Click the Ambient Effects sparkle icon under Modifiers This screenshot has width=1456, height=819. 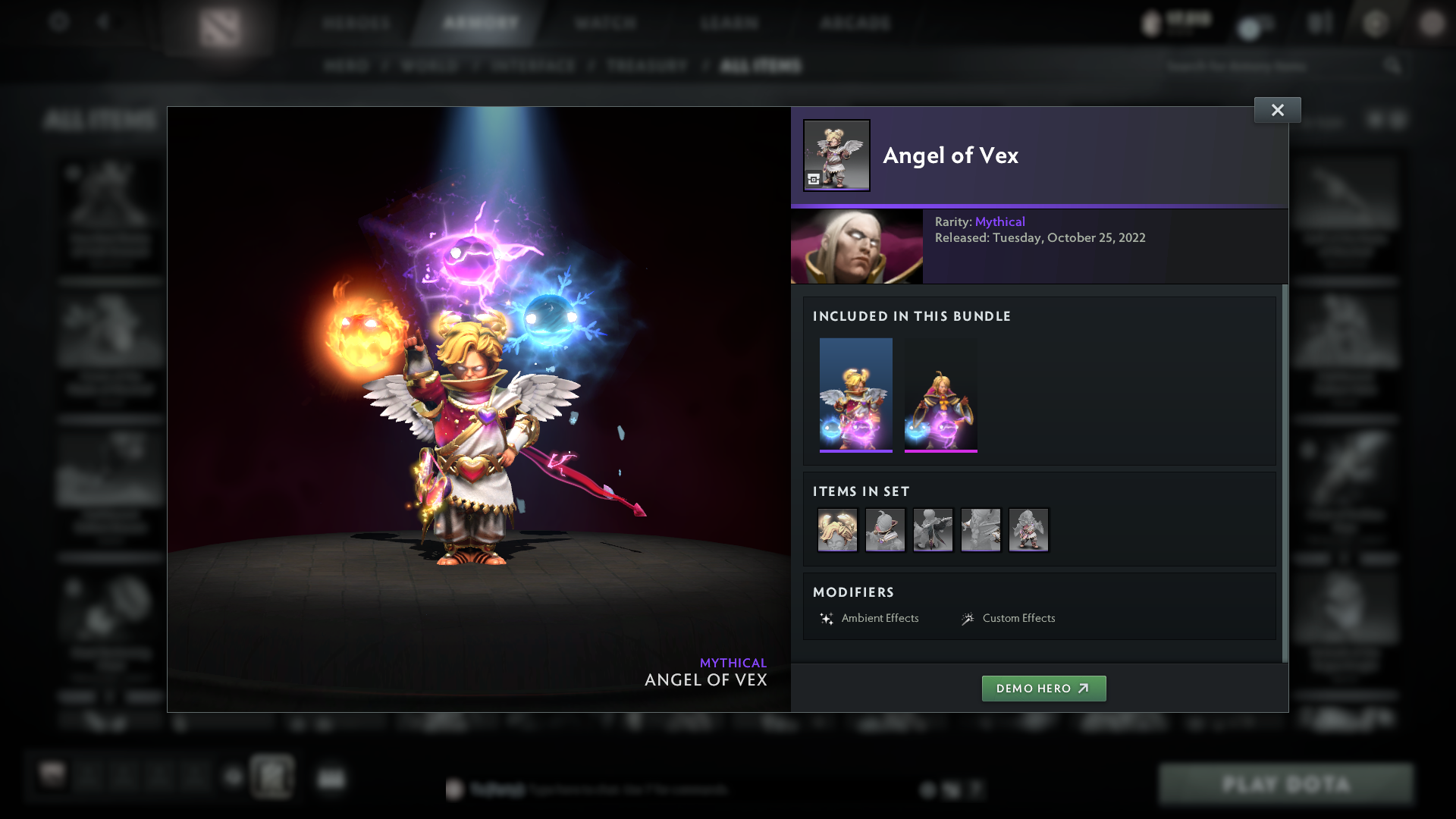click(827, 617)
